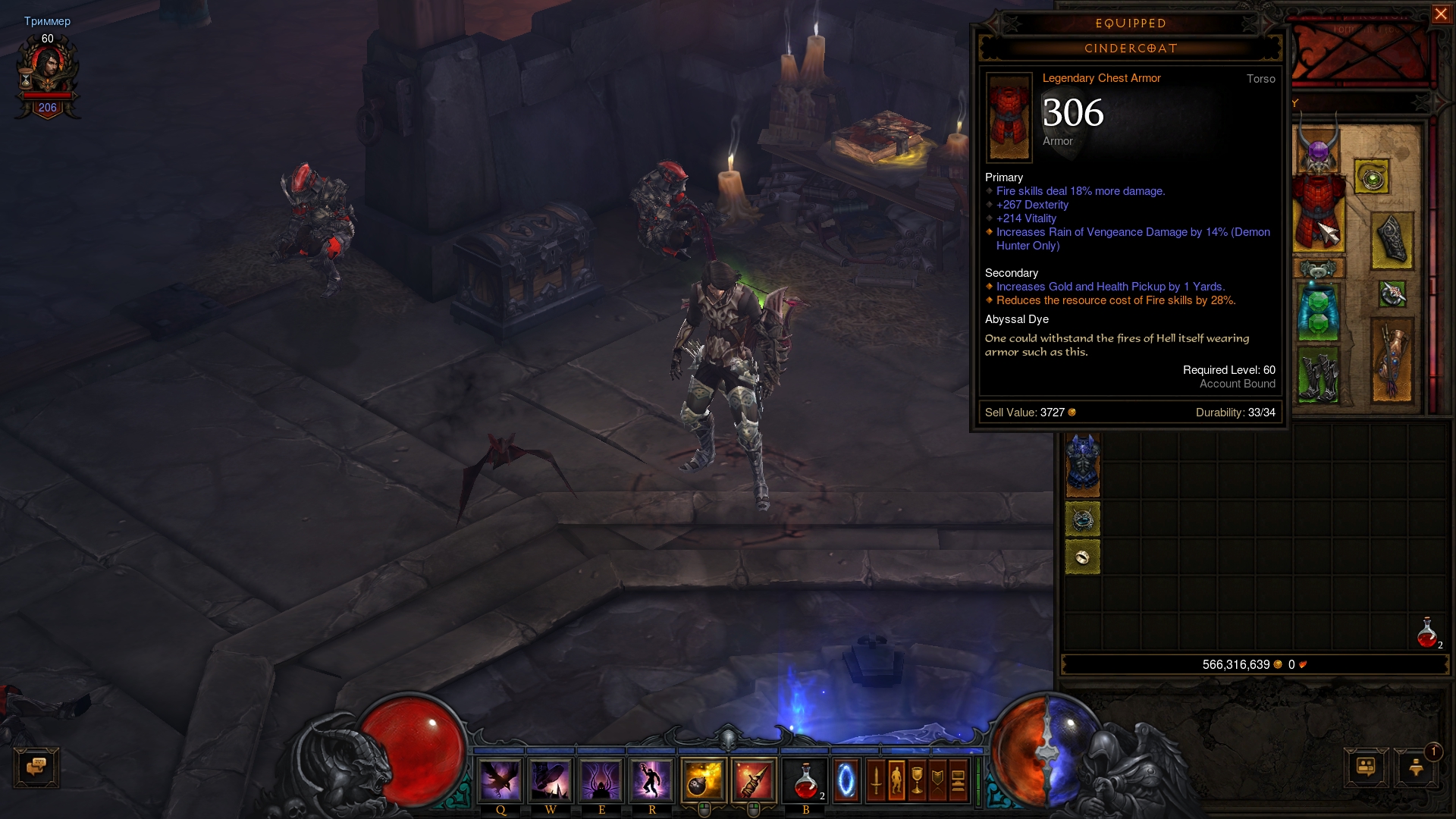Viewport: 1456px width, 819px height.
Task: Click the red health potion in the backpack
Action: (1428, 632)
